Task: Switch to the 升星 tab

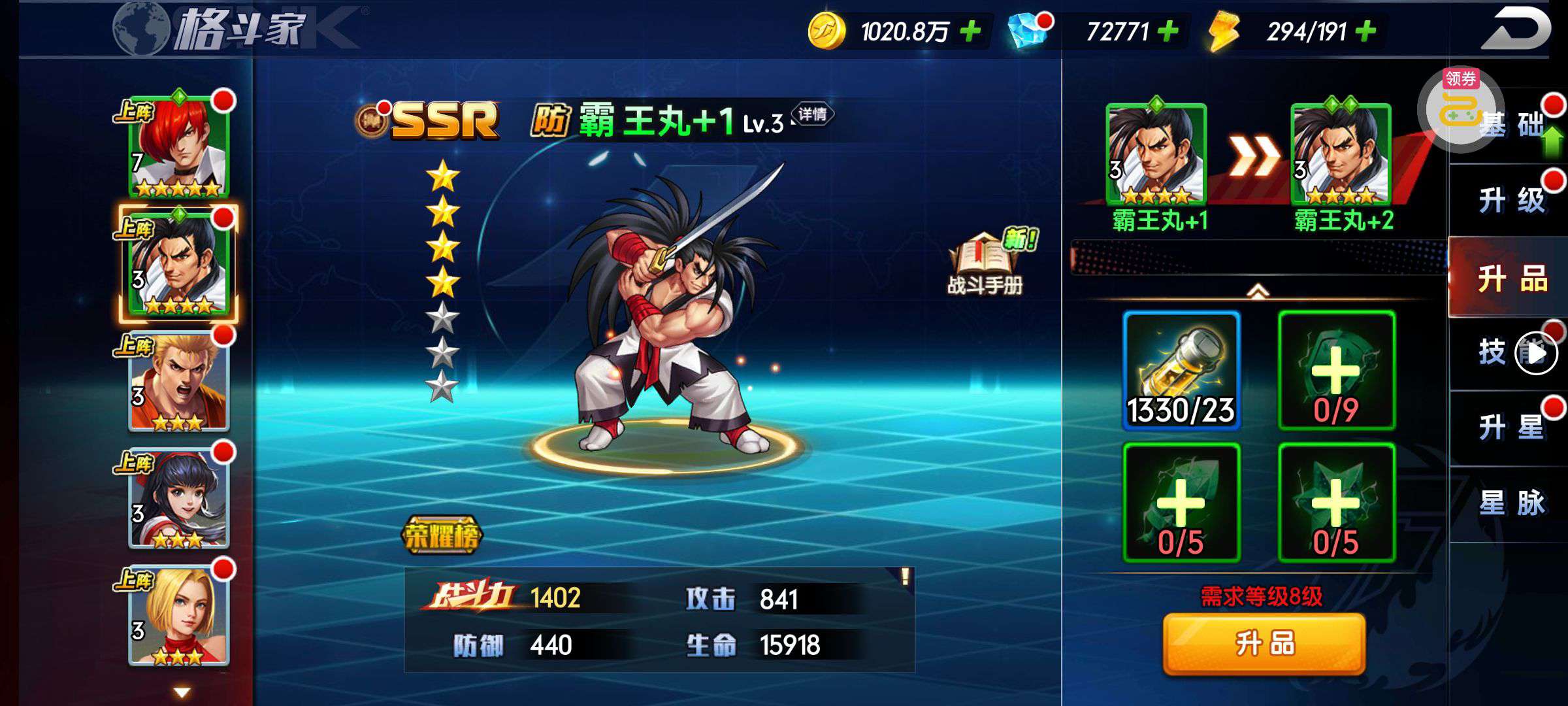Action: point(1511,428)
